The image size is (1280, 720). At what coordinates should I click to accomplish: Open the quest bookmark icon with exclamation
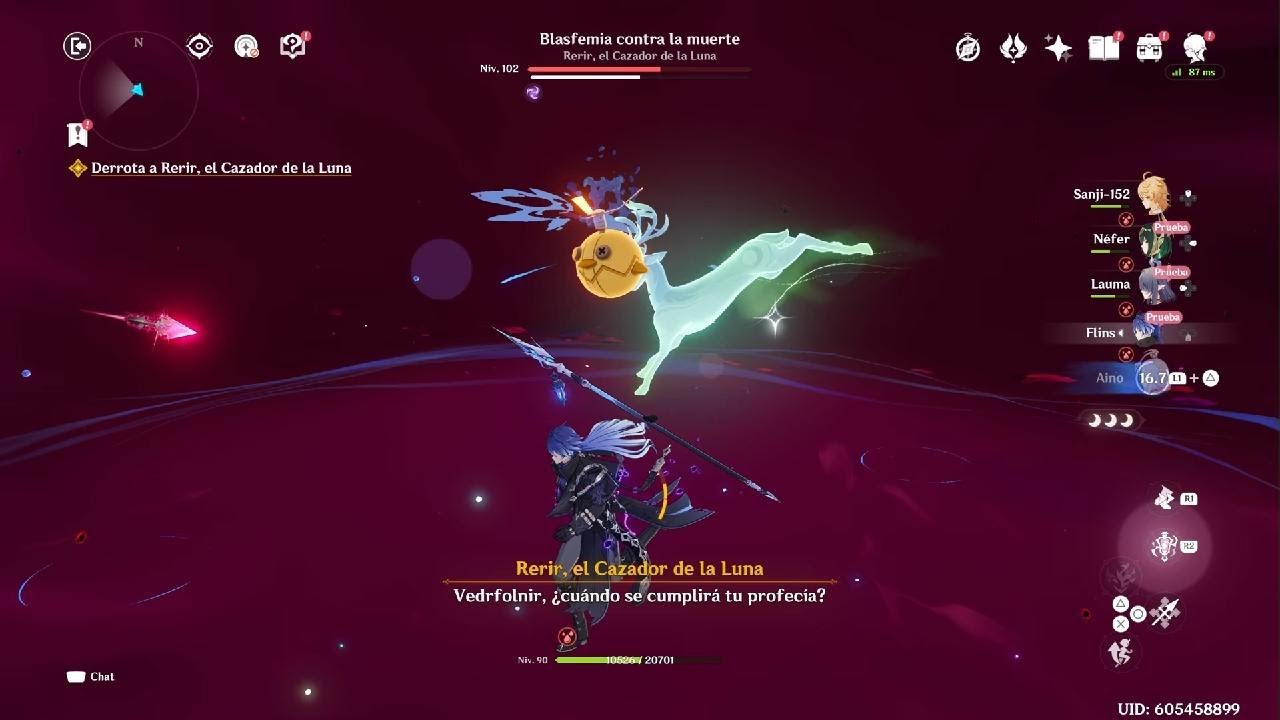[77, 134]
